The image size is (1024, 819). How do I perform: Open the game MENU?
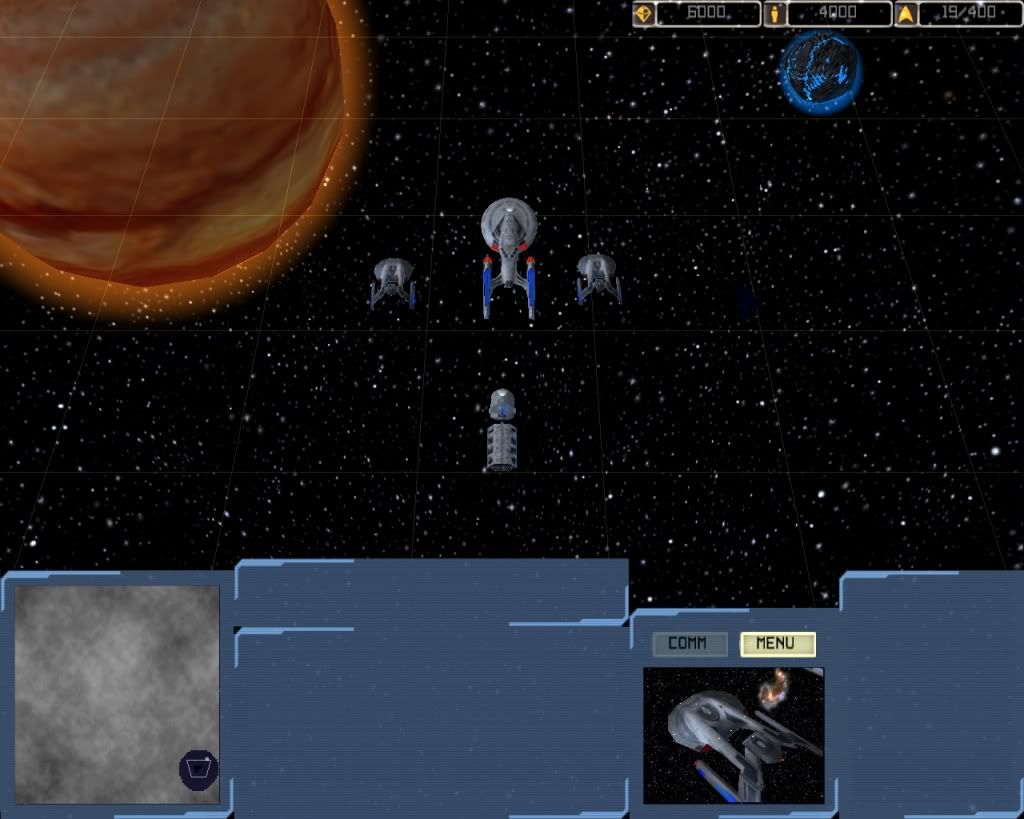777,644
